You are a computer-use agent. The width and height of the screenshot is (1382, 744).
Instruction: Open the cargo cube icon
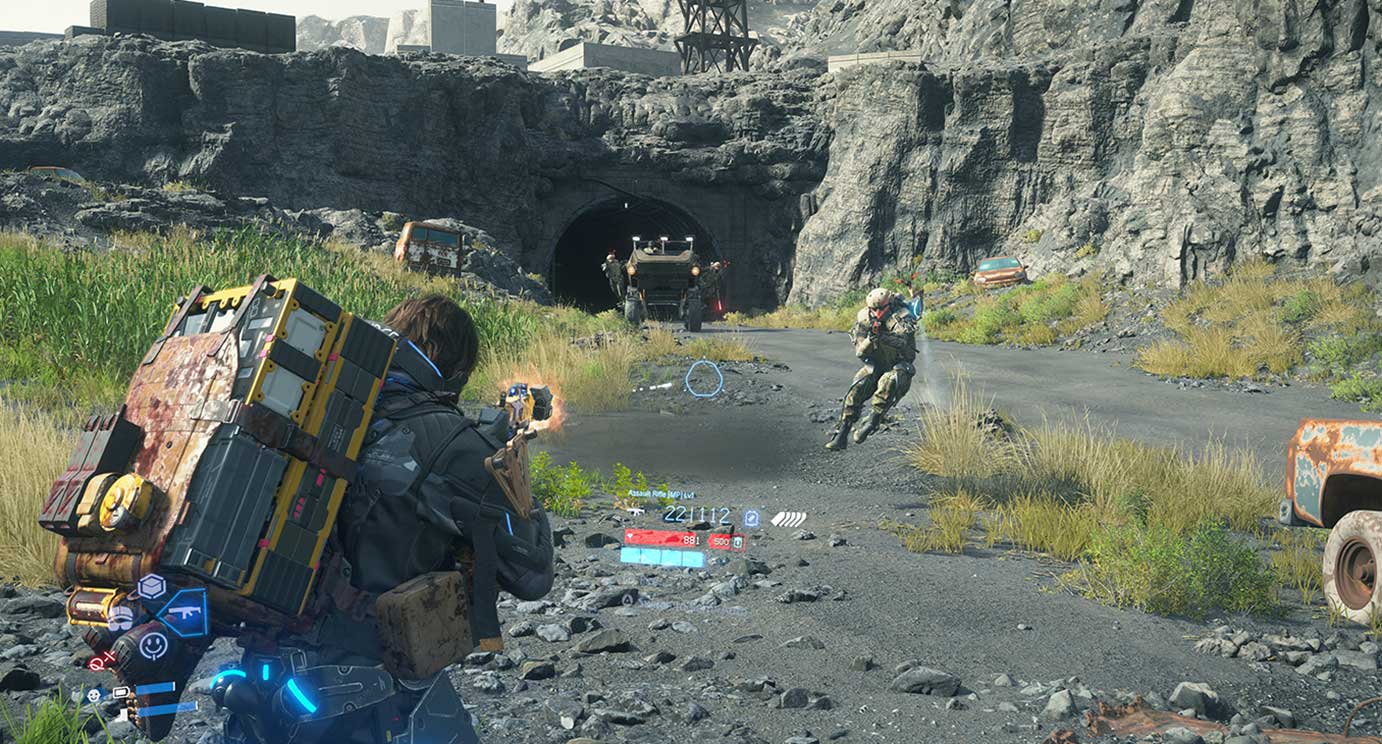150,586
